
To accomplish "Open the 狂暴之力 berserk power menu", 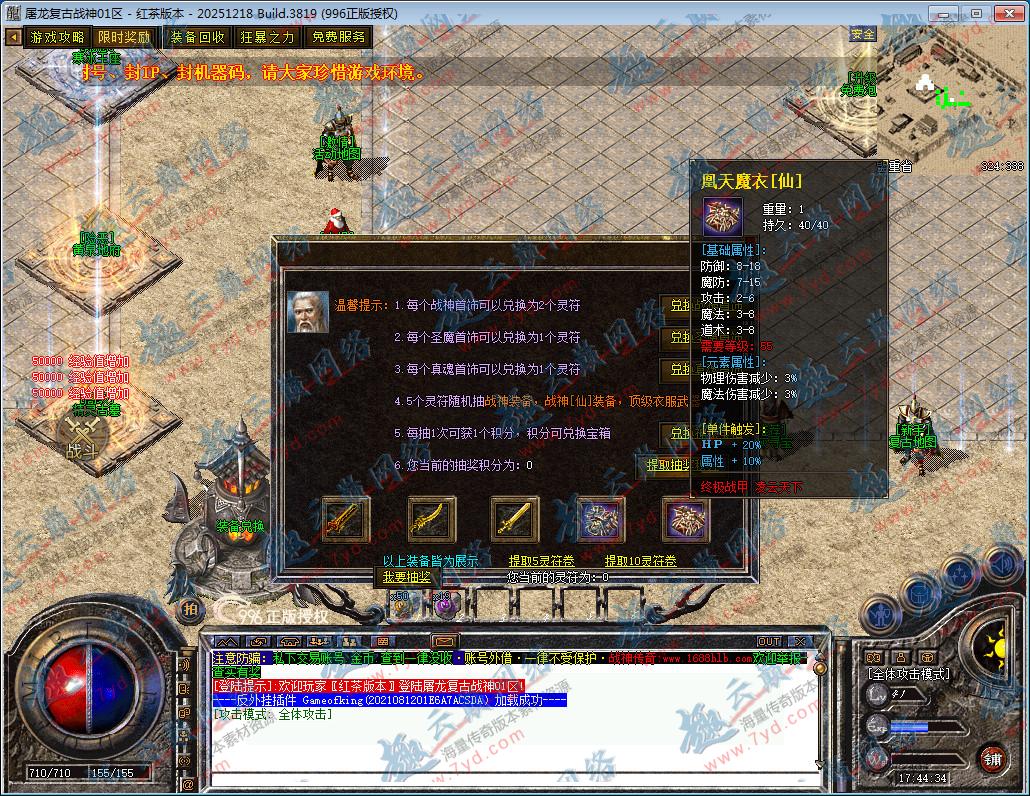I will pos(267,37).
